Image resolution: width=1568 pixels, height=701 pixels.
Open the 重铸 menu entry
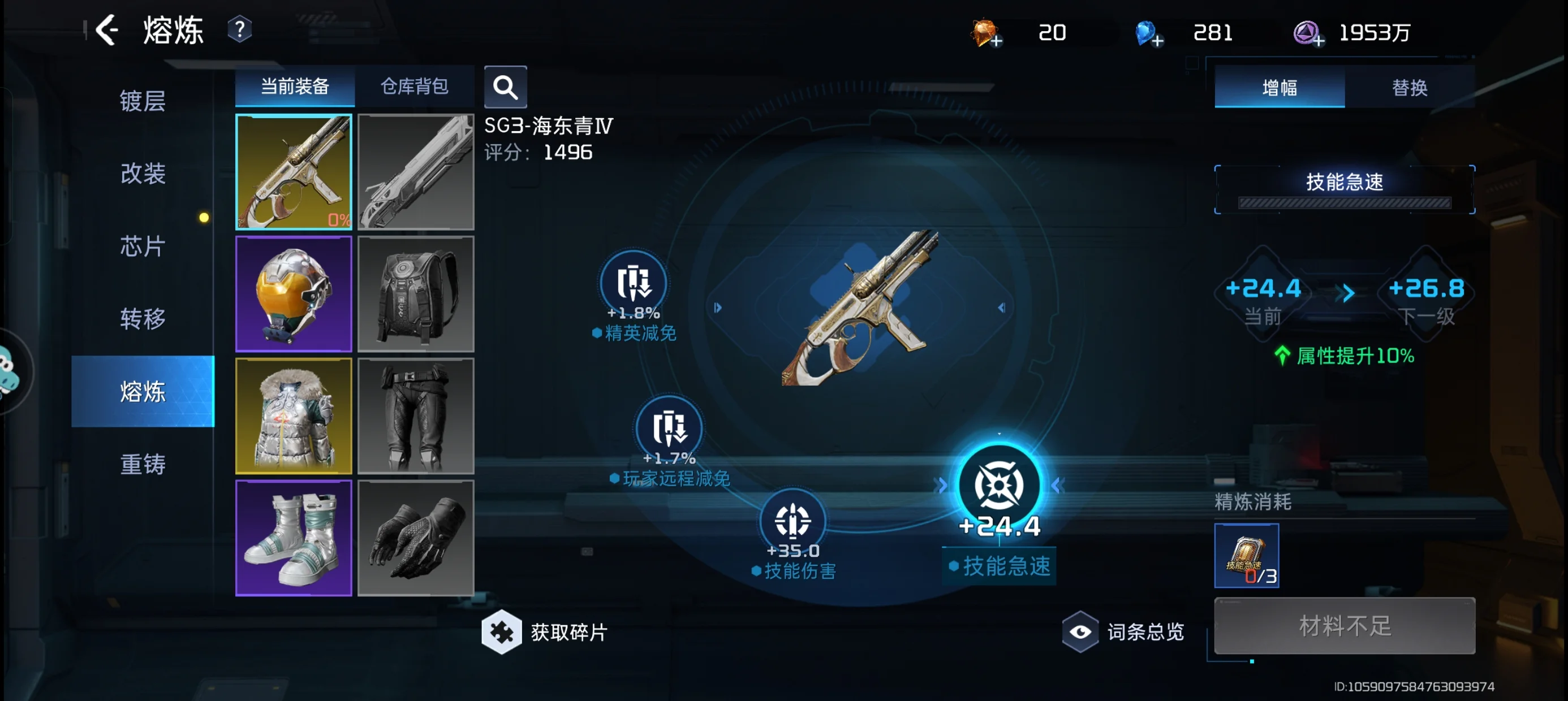point(143,464)
